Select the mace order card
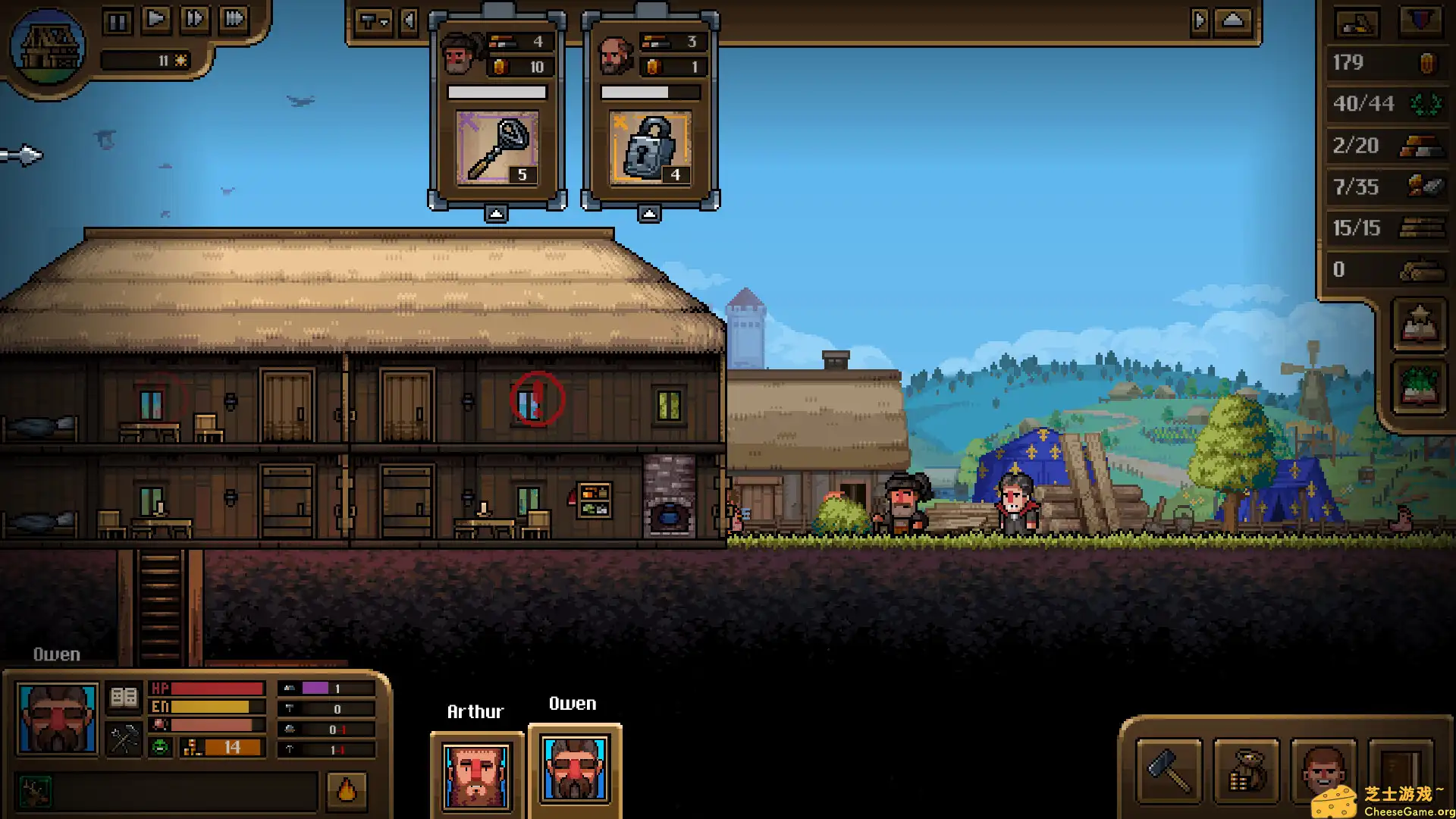1456x819 pixels. (497, 147)
